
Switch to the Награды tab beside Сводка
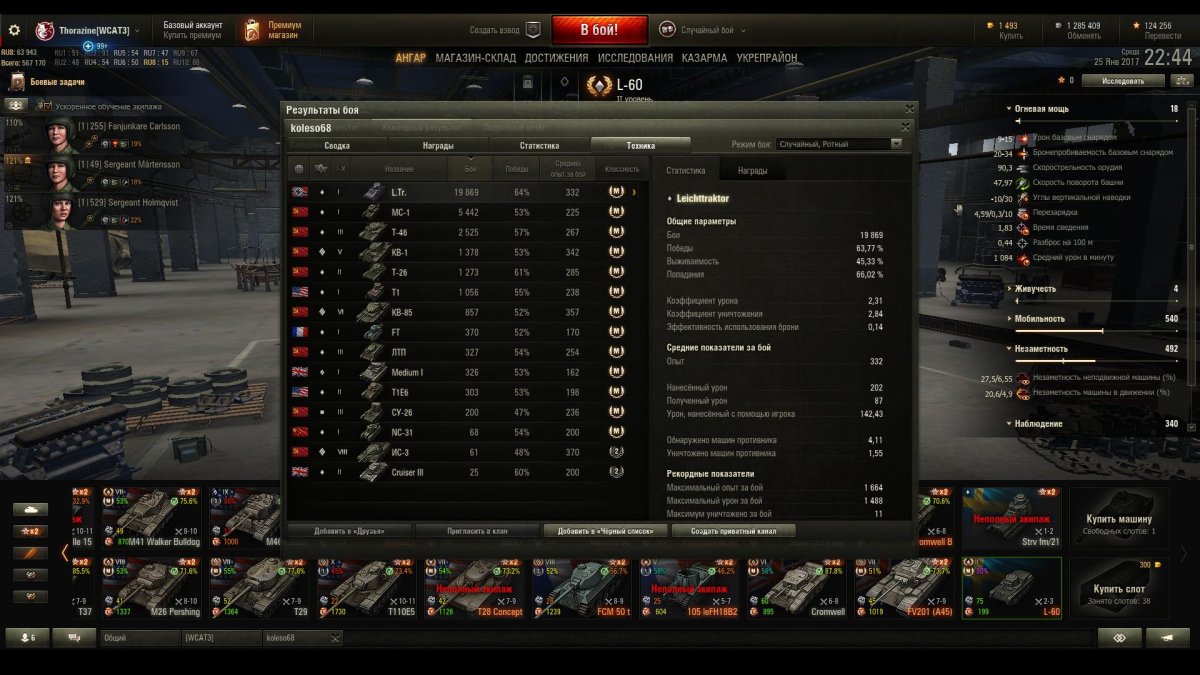click(437, 145)
